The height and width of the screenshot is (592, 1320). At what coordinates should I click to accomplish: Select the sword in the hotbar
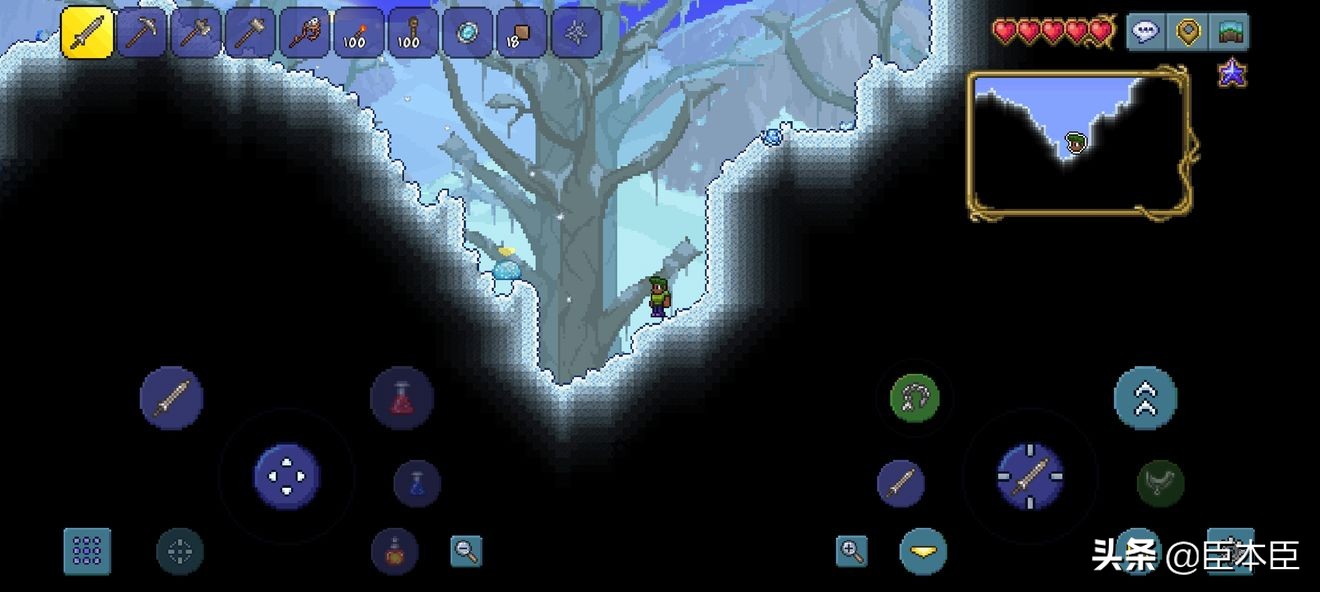87,33
